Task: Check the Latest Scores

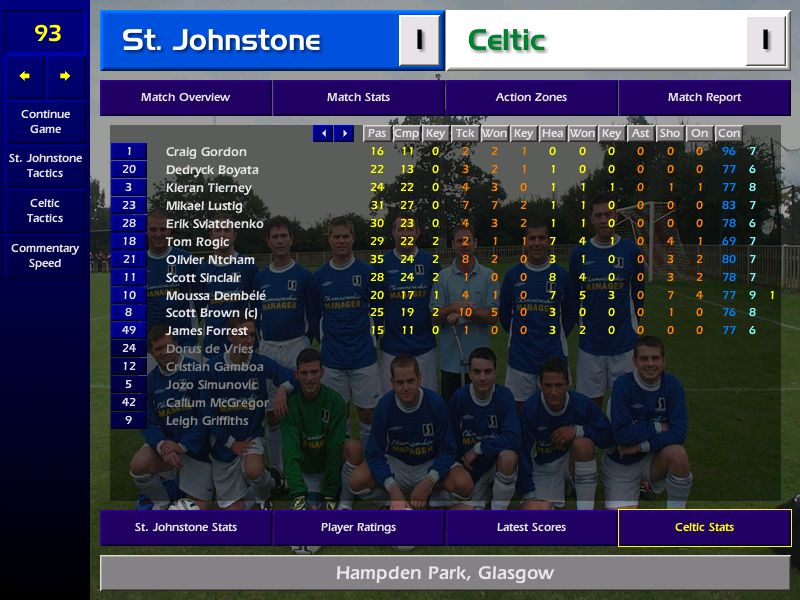Action: click(531, 528)
